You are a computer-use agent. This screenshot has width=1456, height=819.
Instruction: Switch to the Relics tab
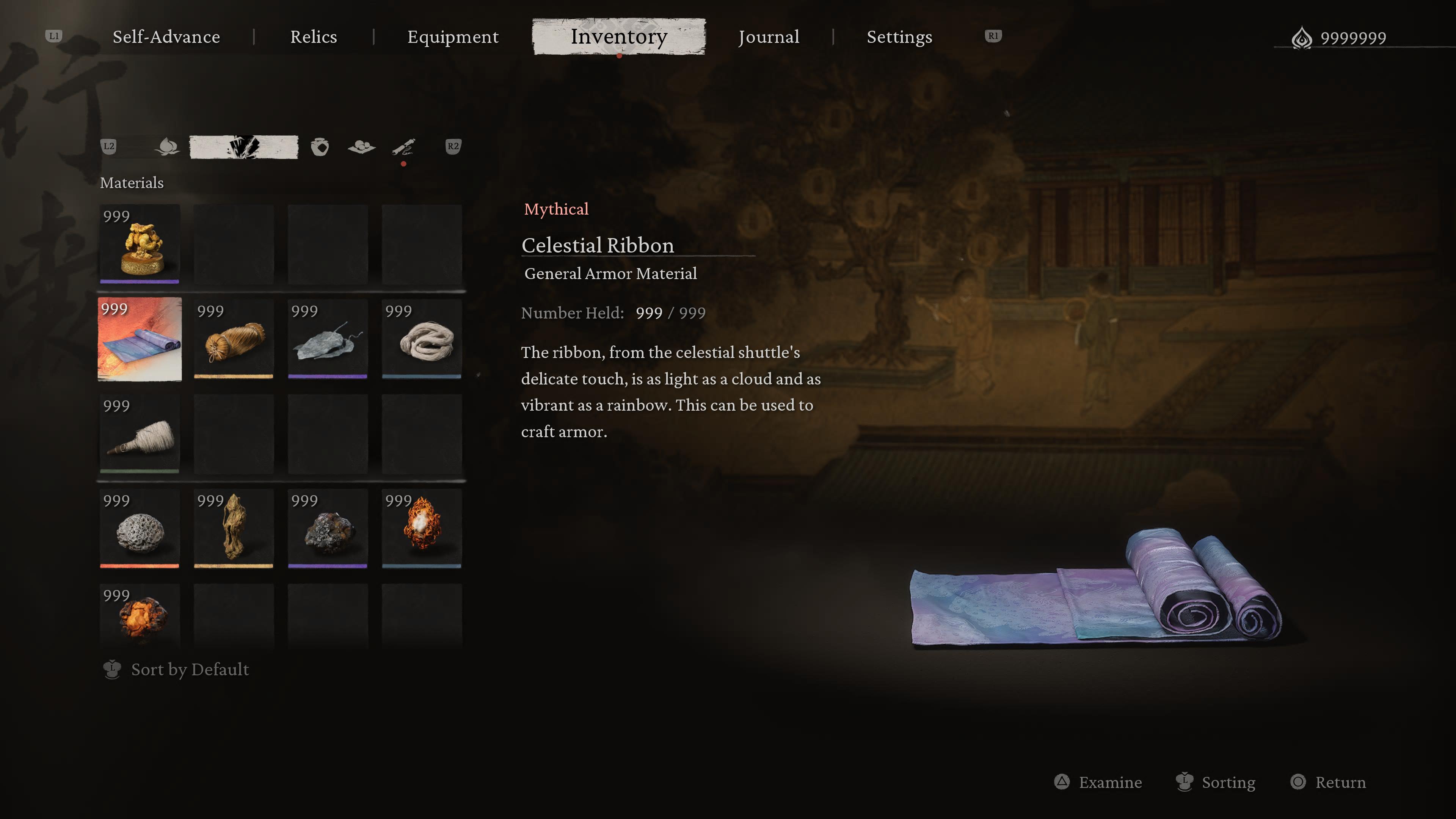(x=313, y=37)
